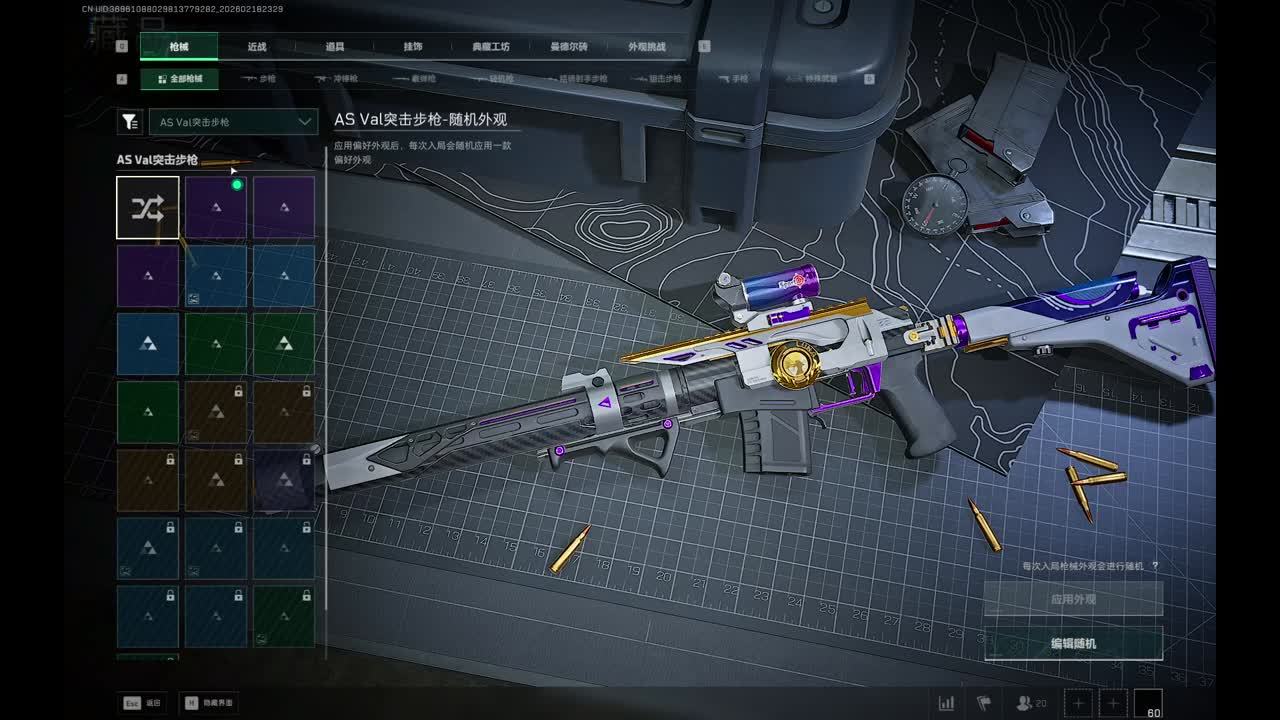1280x720 pixels.
Task: Select the 挂饰 charms tab
Action: click(x=412, y=47)
